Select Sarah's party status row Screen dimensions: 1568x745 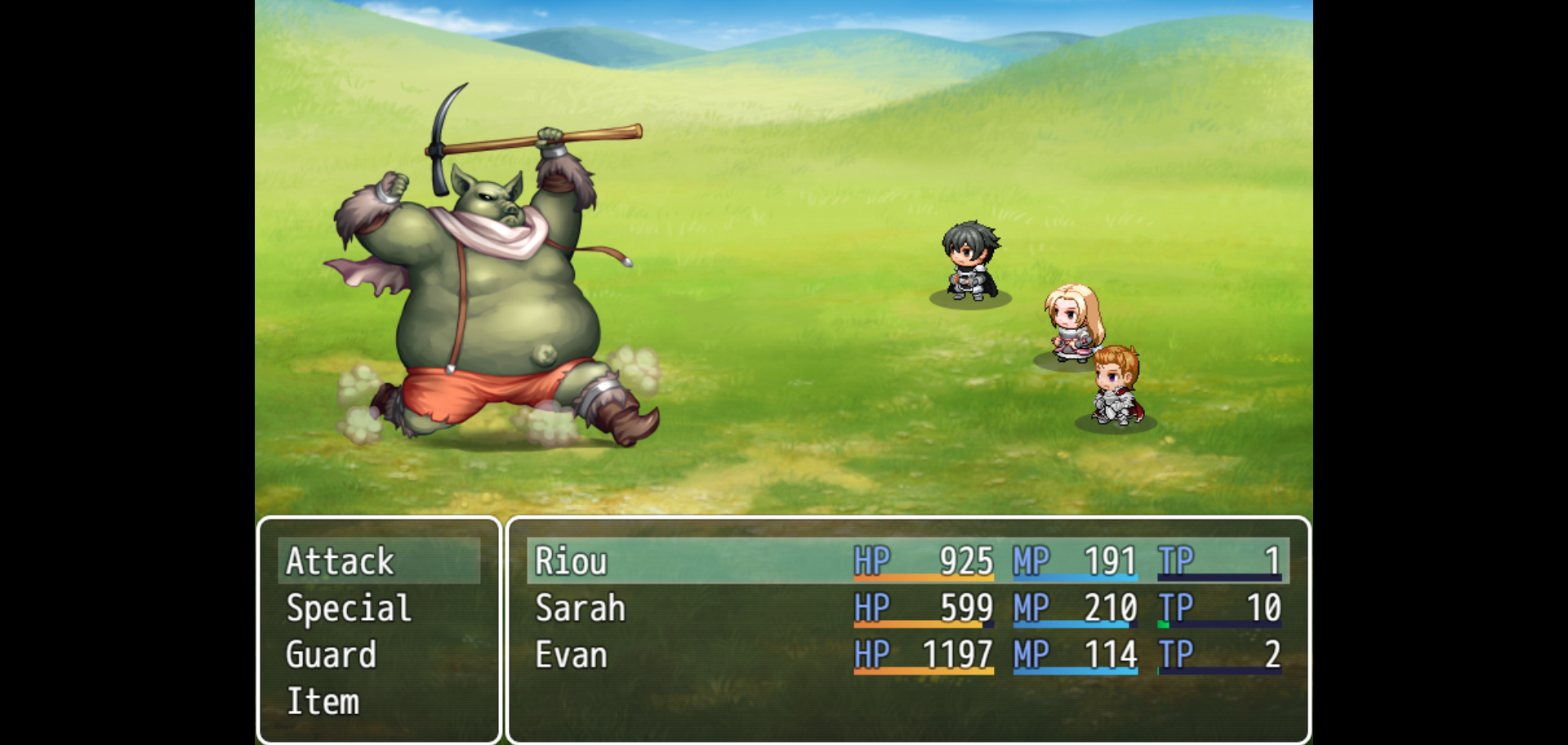[x=906, y=609]
